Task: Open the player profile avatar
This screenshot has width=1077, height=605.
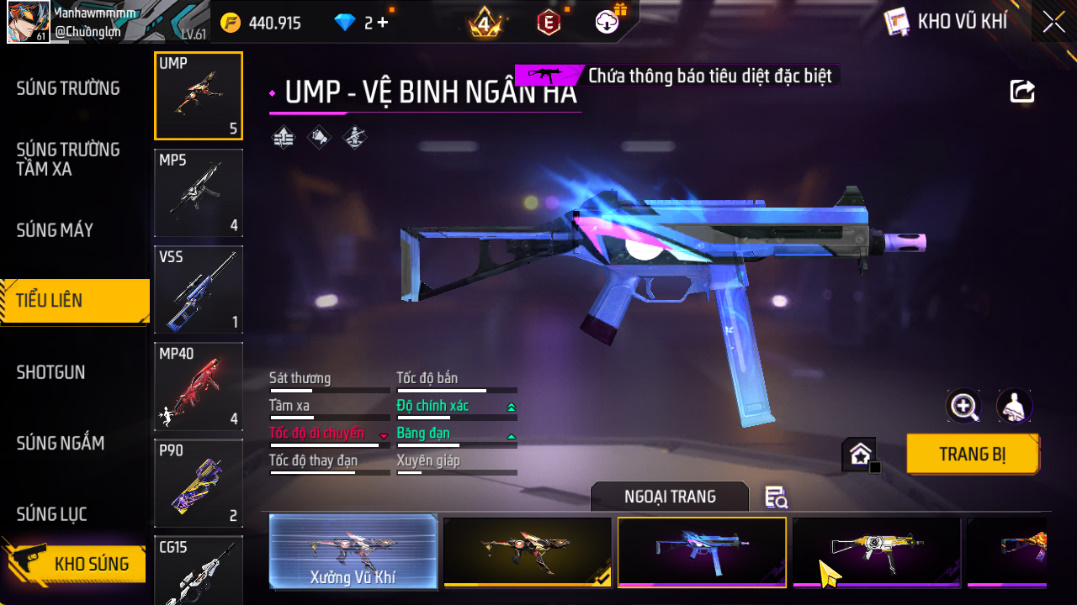Action: click(x=28, y=22)
